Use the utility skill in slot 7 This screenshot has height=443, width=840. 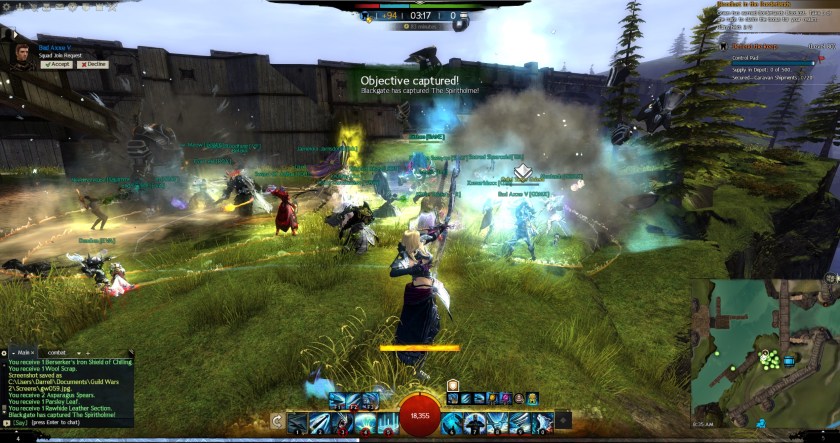(475, 423)
